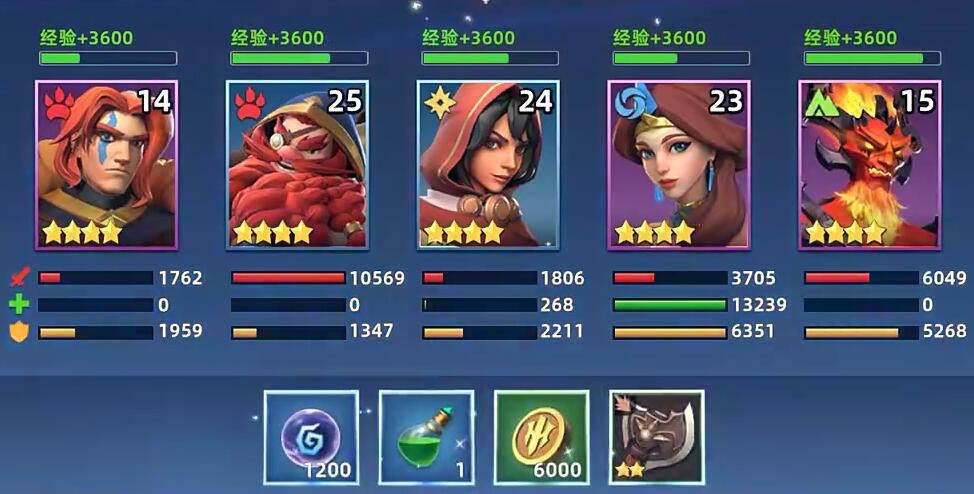Open the red-hooded level 24 hero portrait
Viewport: 974px width, 494px height.
488,165
